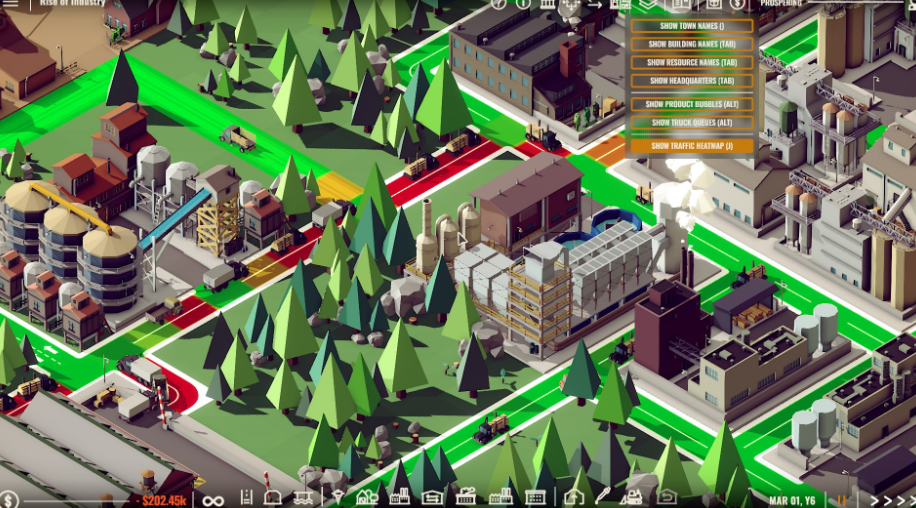Select the eyedropper copy tool
Image resolution: width=916 pixels, height=508 pixels.
603,496
